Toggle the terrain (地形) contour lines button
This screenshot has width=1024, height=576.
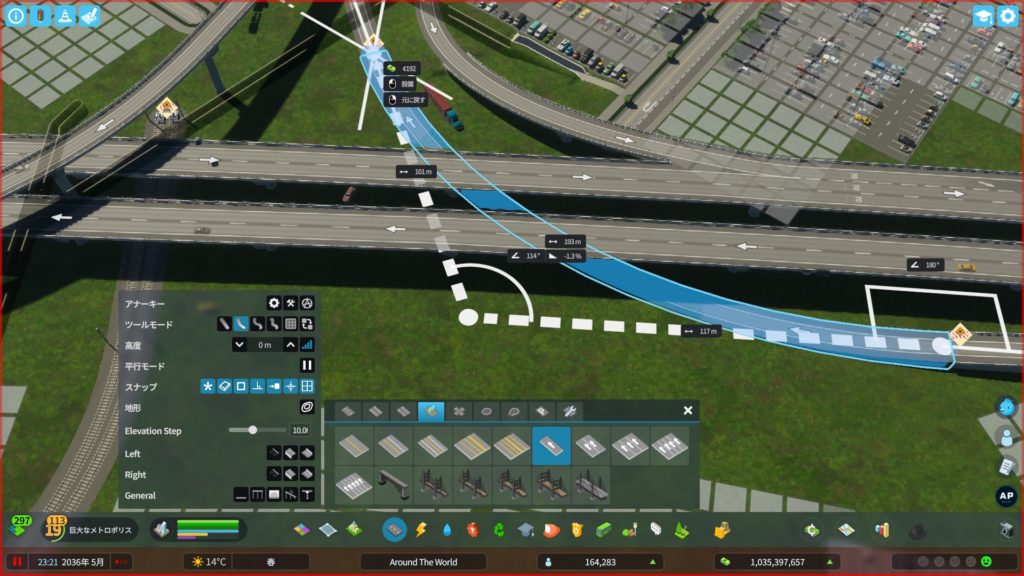[x=307, y=408]
